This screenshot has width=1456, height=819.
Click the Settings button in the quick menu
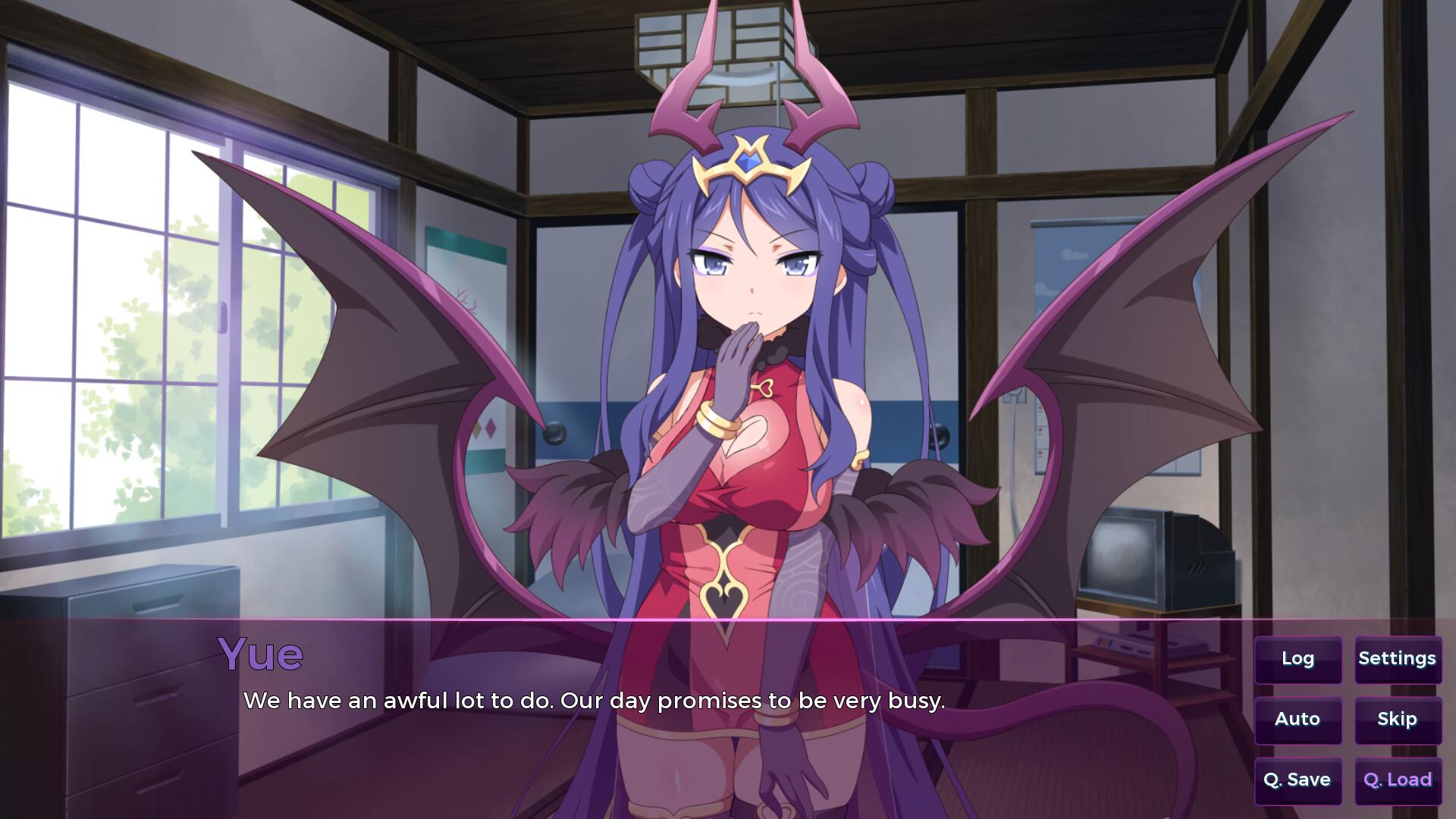coord(1398,659)
